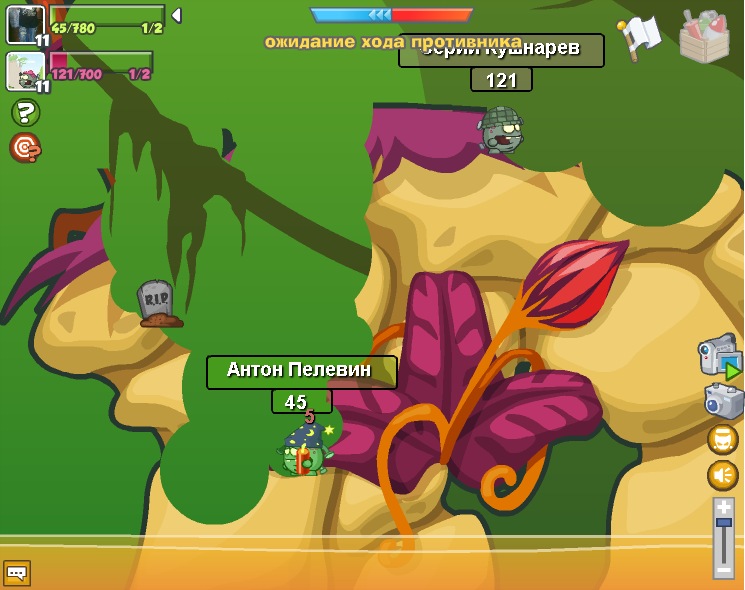Screen dimensions: 745x590
Task: Toggle the sound speaker button
Action: (723, 475)
